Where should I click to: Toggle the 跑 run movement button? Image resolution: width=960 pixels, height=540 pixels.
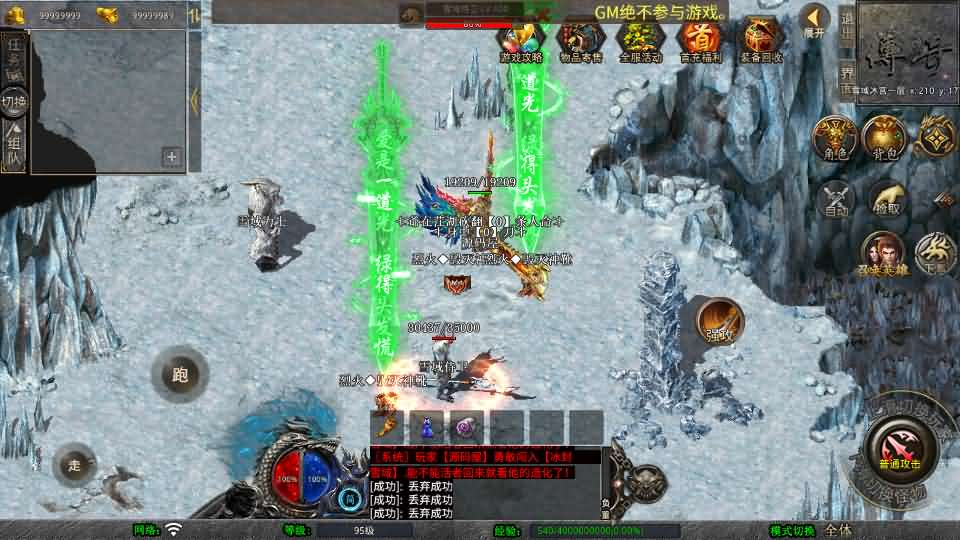coord(180,375)
